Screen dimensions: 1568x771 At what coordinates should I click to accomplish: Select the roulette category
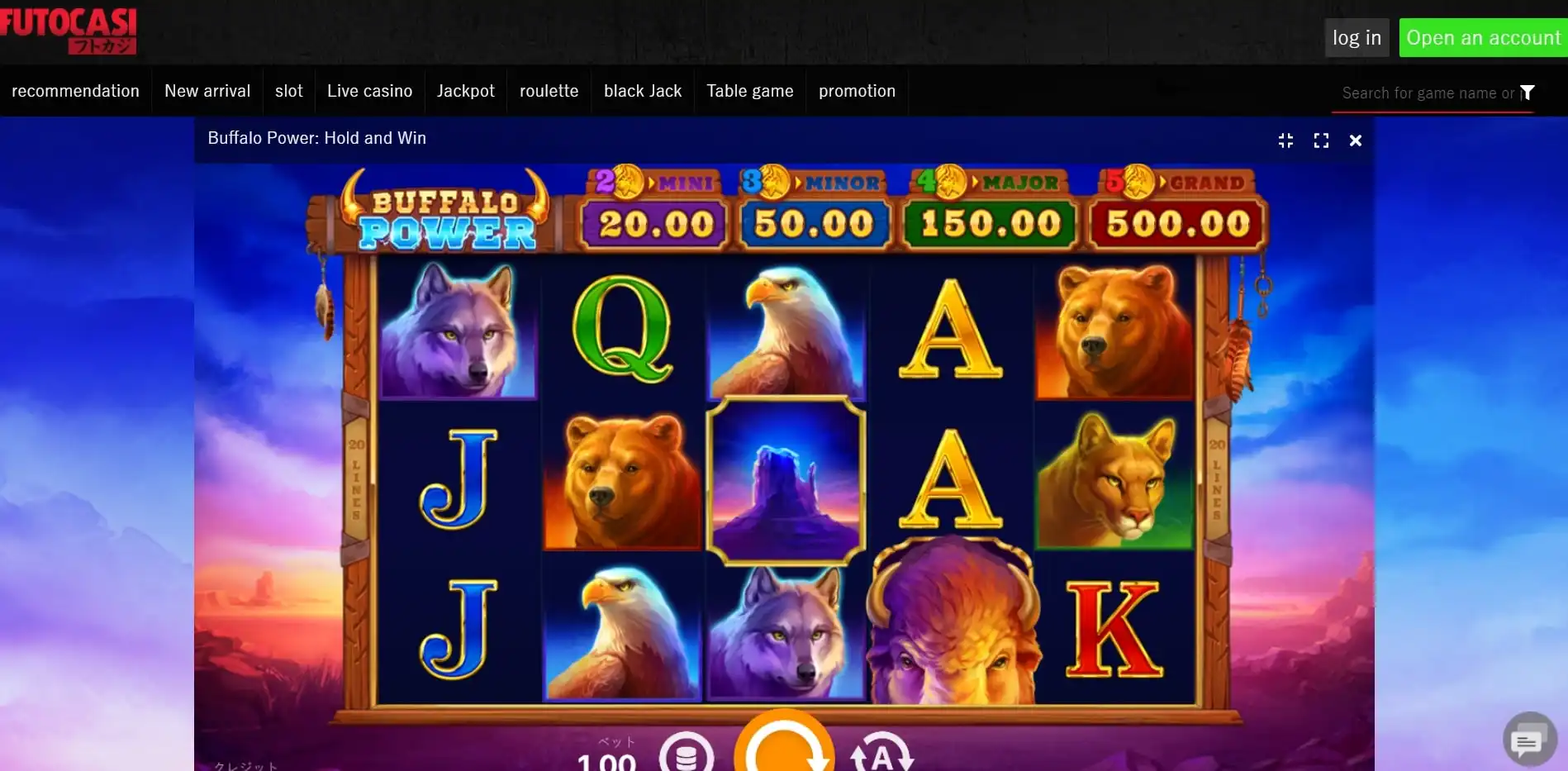pos(549,91)
